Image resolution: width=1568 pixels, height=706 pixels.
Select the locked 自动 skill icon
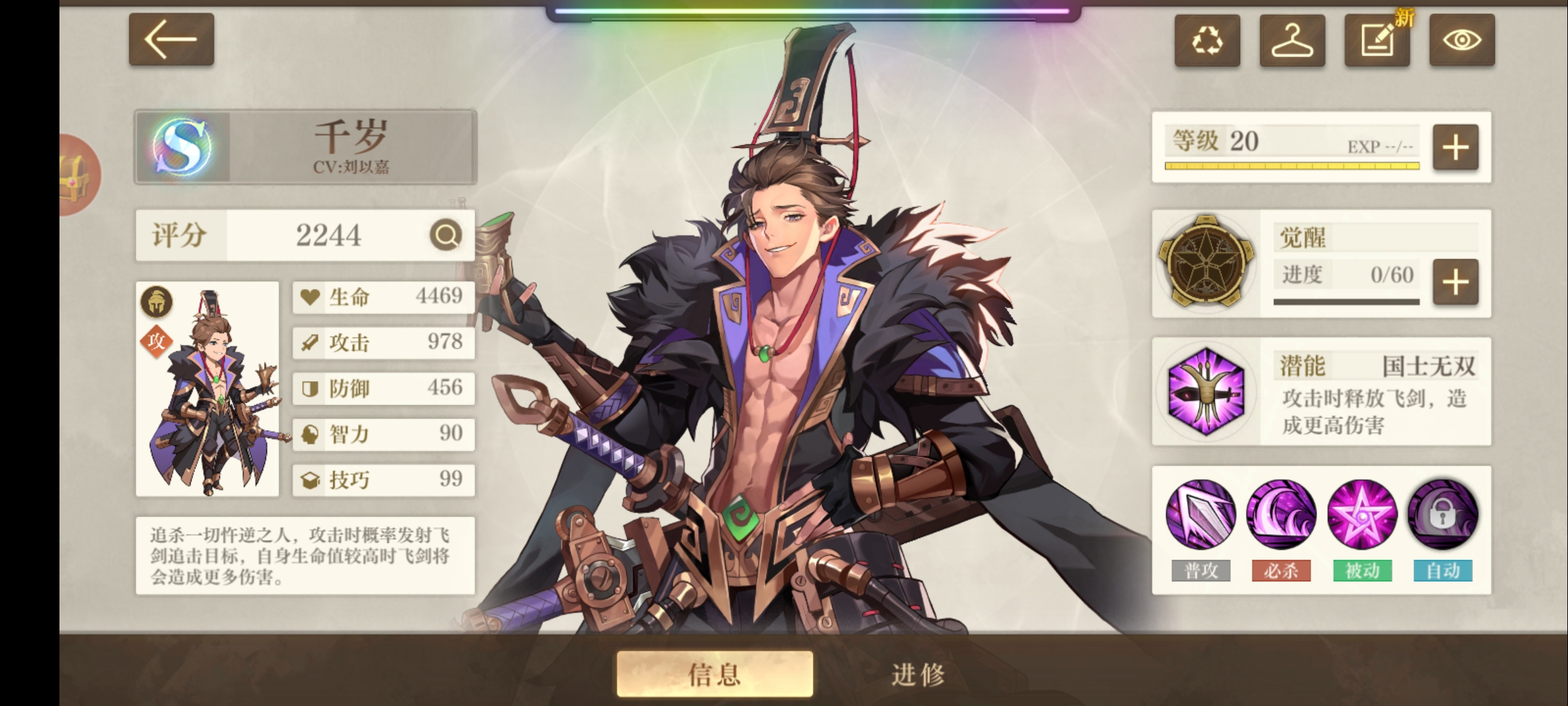pyautogui.click(x=1443, y=514)
